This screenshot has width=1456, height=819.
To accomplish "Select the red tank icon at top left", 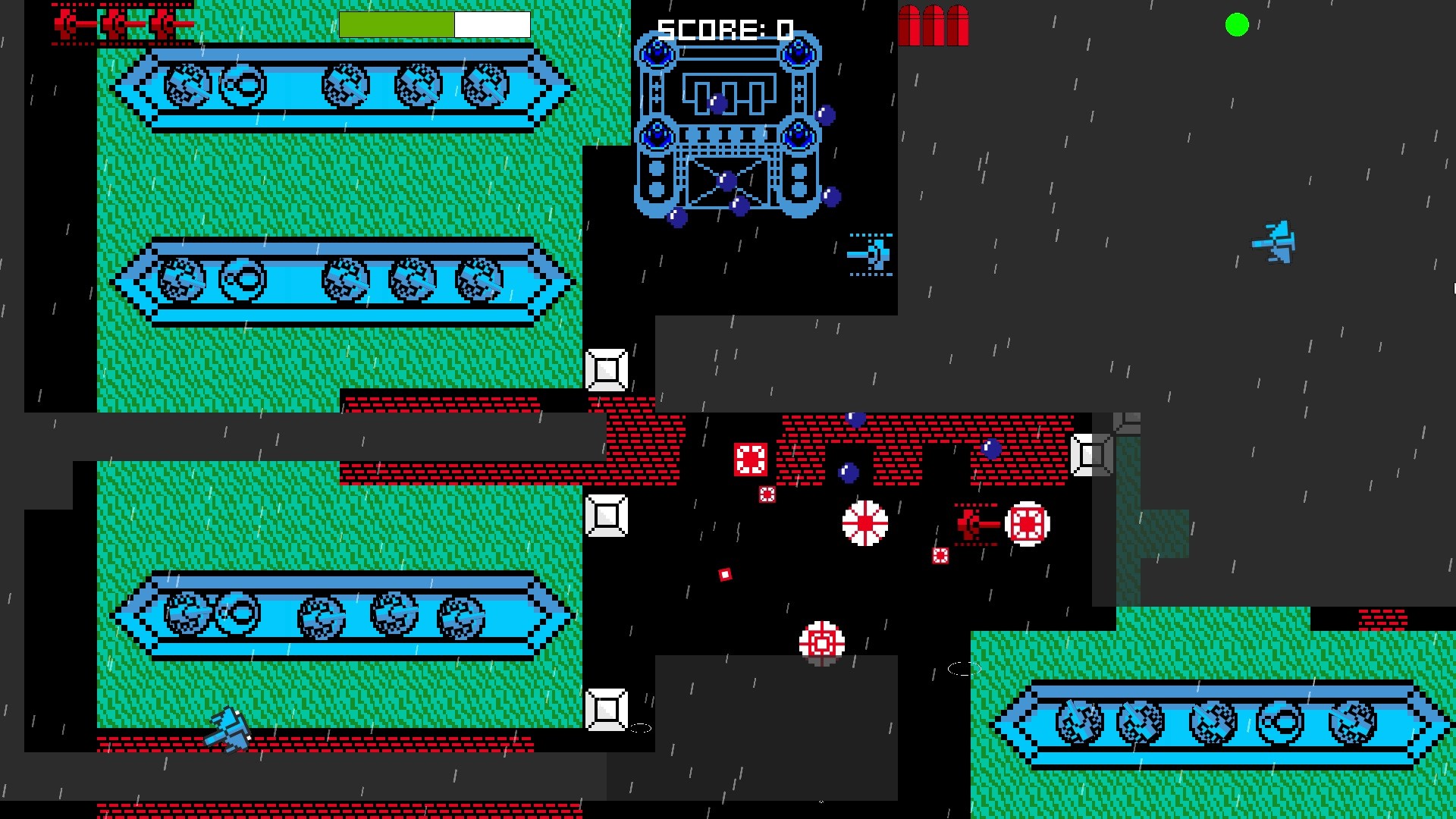I will (68, 24).
